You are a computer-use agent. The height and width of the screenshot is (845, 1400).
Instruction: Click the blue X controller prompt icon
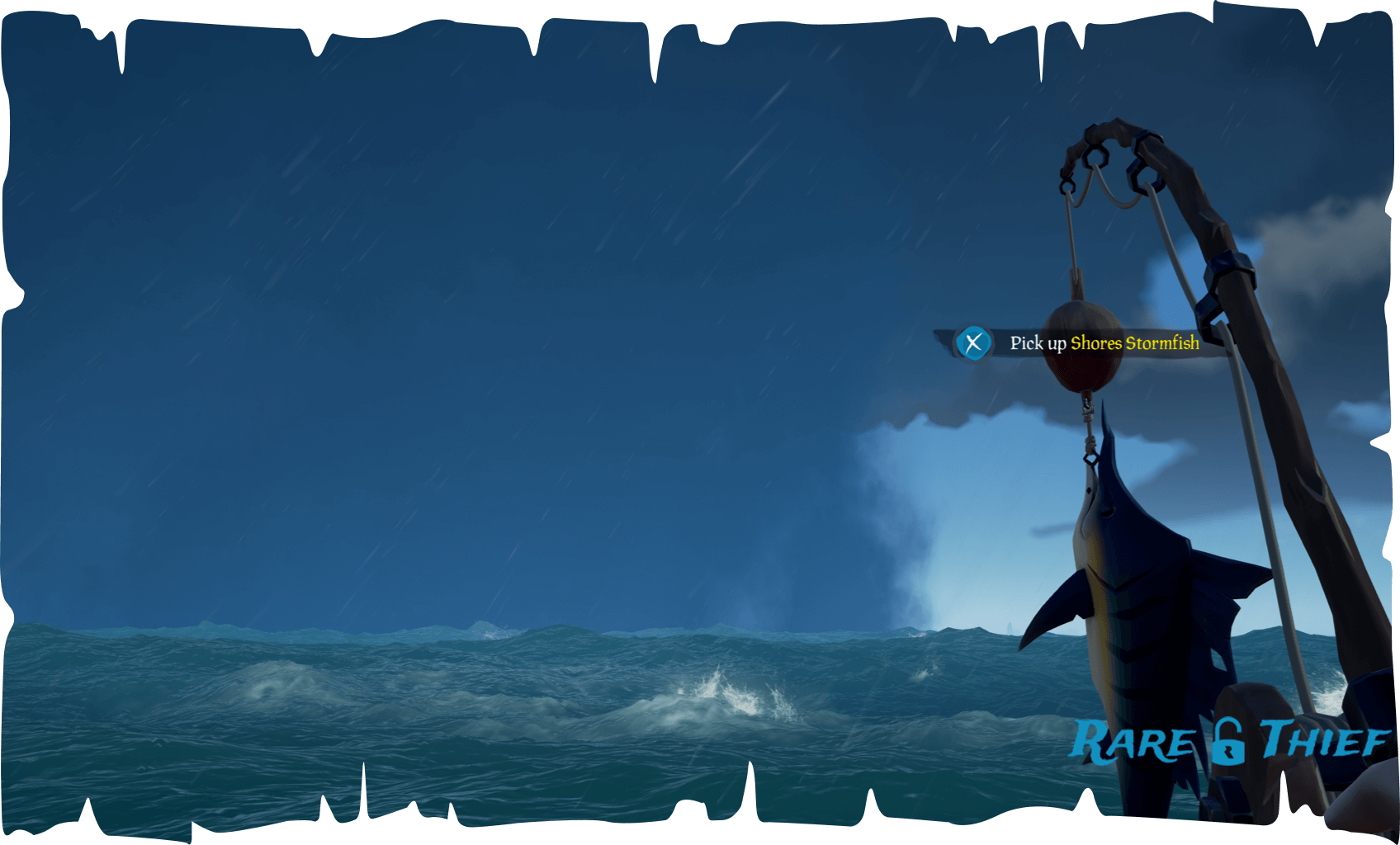[973, 342]
